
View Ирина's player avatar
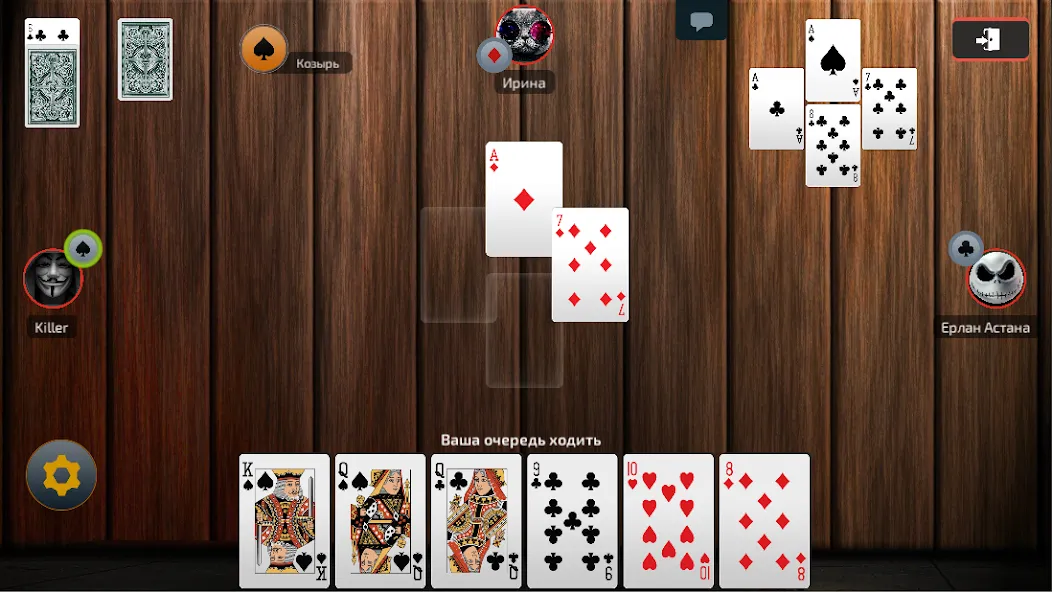pyautogui.click(x=525, y=34)
